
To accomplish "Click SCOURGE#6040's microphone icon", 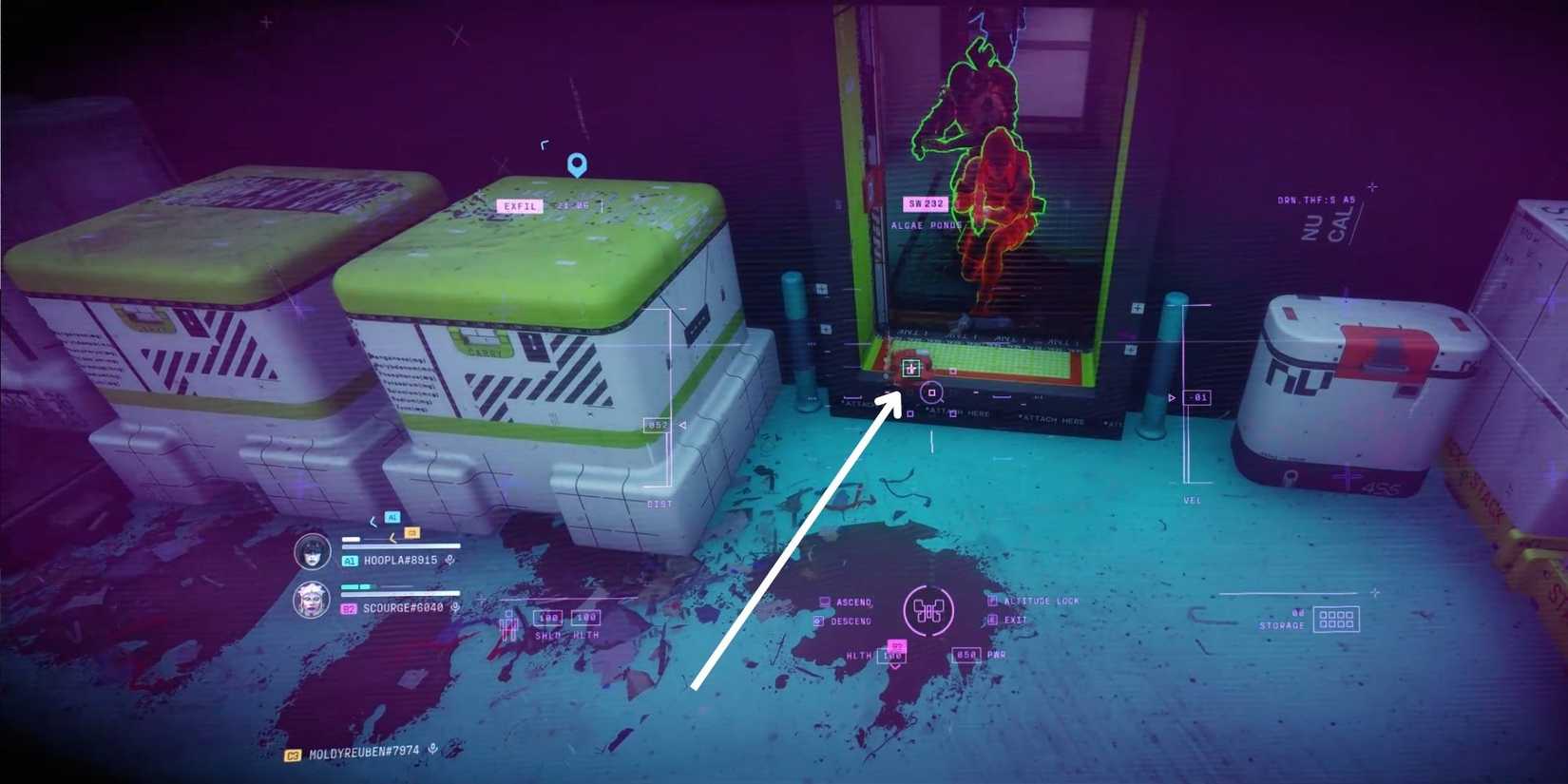I will point(455,607).
